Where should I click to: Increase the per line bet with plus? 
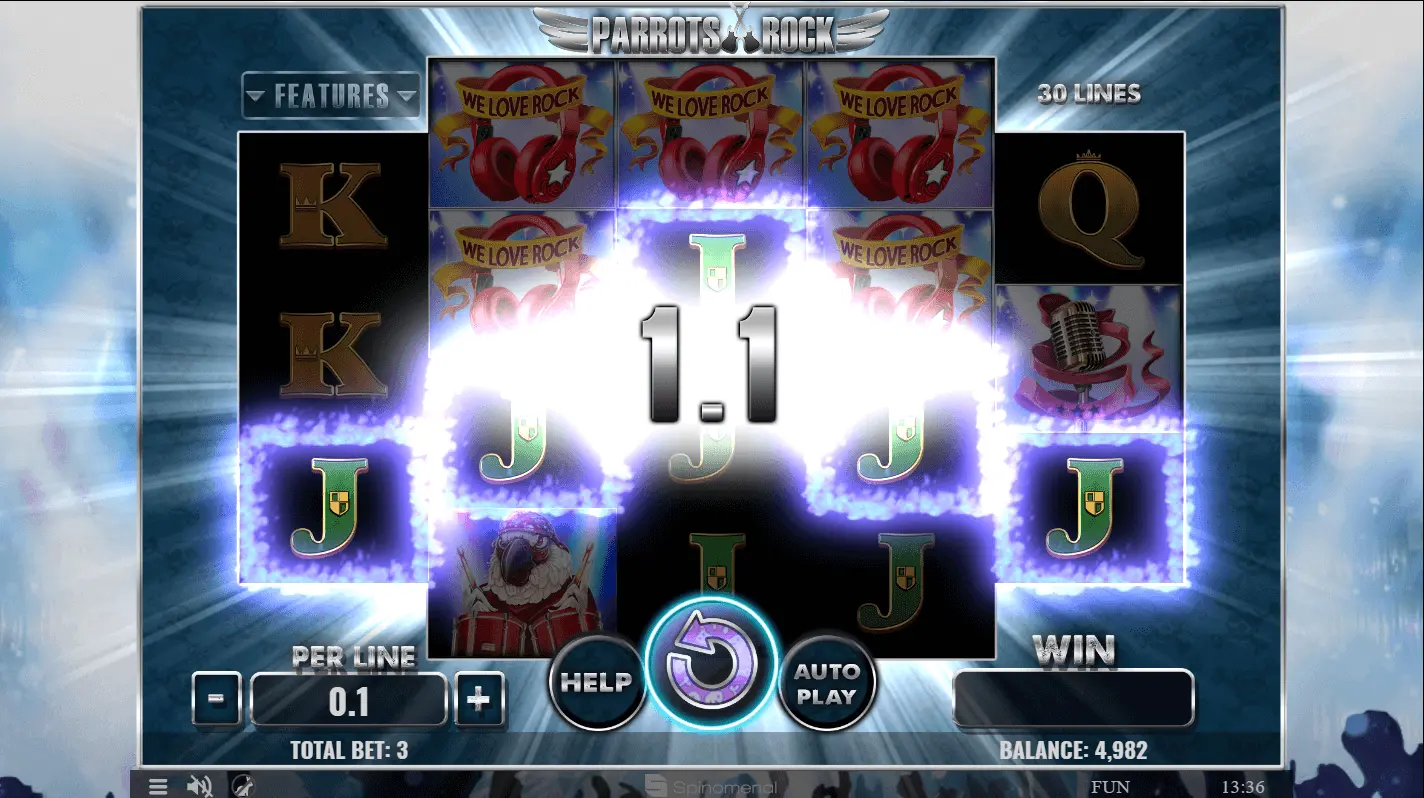480,699
